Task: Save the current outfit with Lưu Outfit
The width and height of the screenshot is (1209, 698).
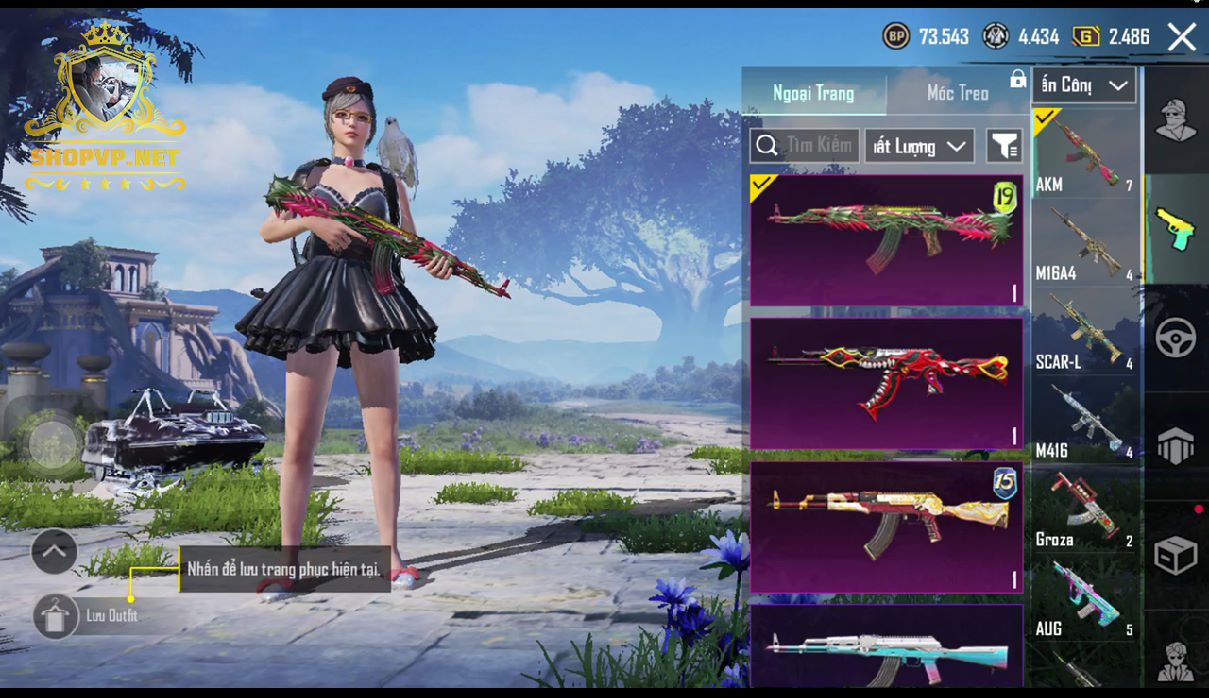Action: [x=57, y=616]
